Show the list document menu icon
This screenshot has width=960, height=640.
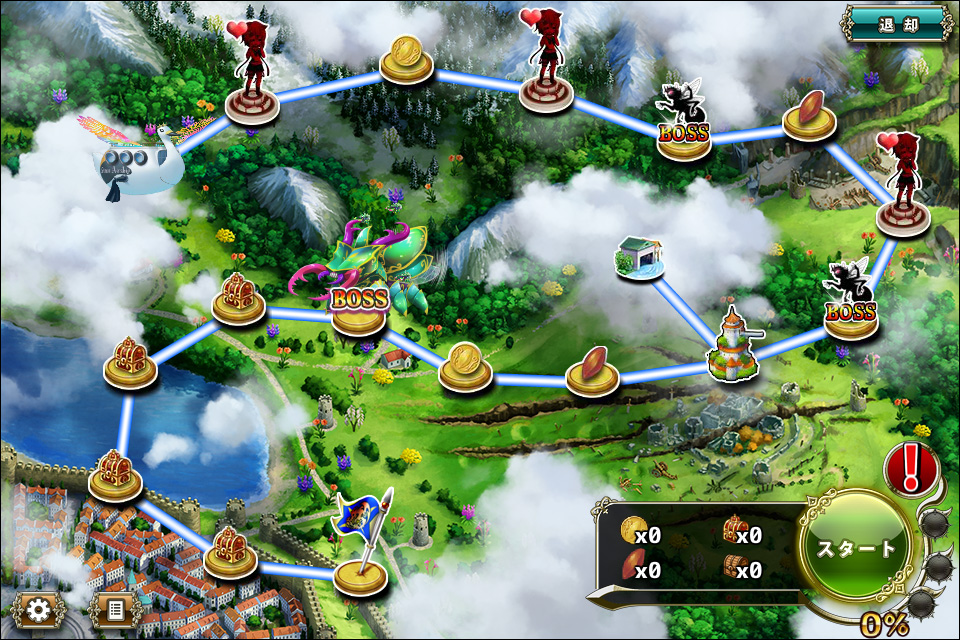click(x=114, y=608)
